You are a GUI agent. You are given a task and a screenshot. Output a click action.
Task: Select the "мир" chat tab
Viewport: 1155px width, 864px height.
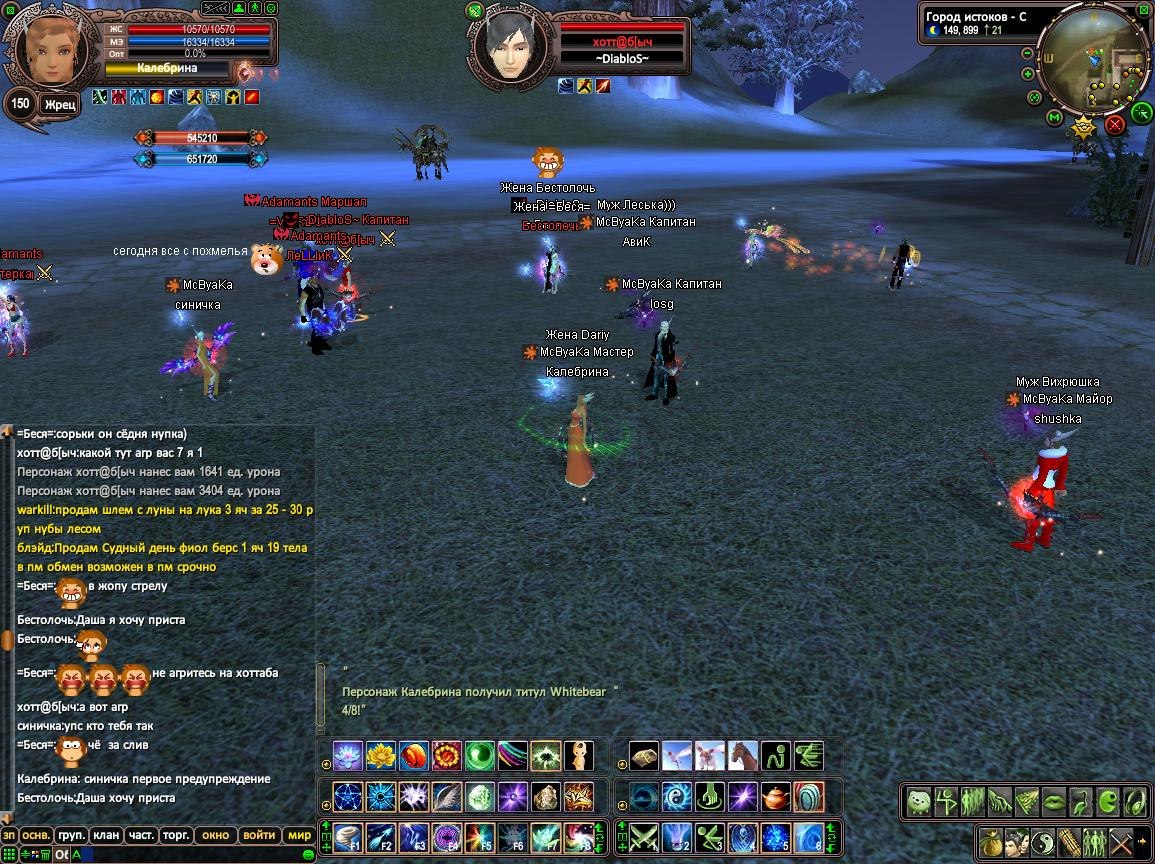pyautogui.click(x=299, y=835)
